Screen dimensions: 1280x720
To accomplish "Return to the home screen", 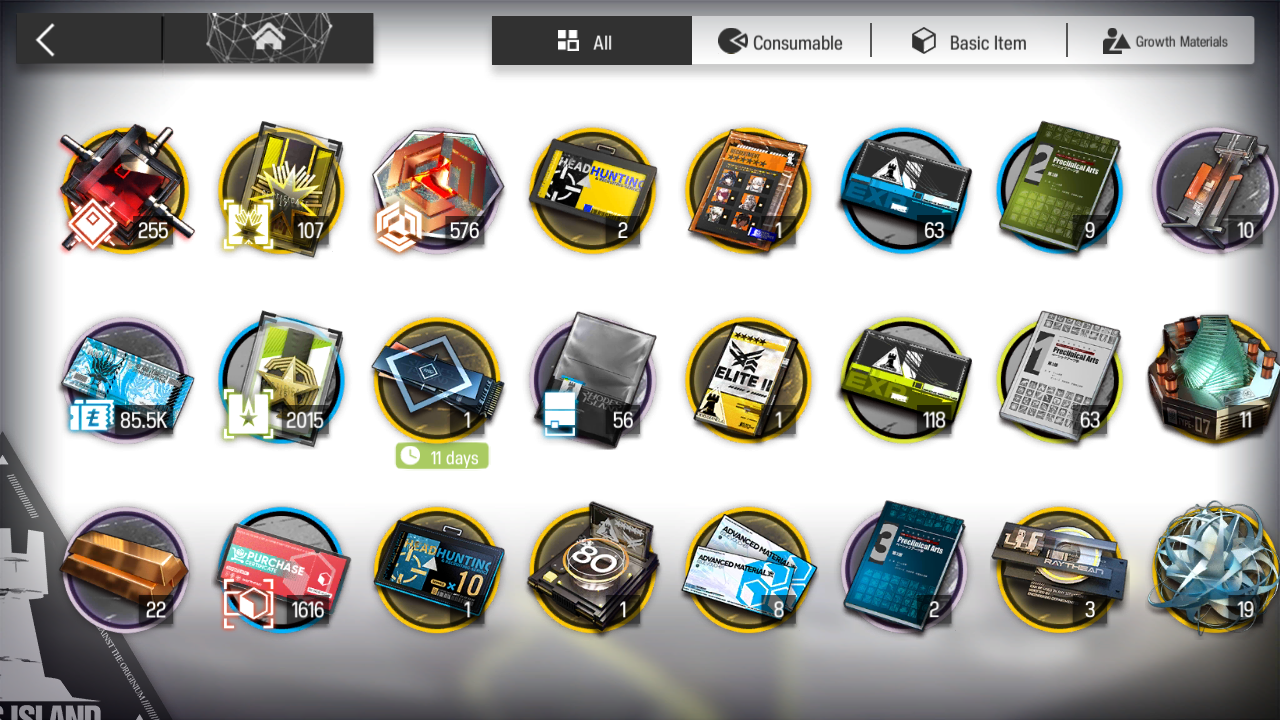I will 267,40.
